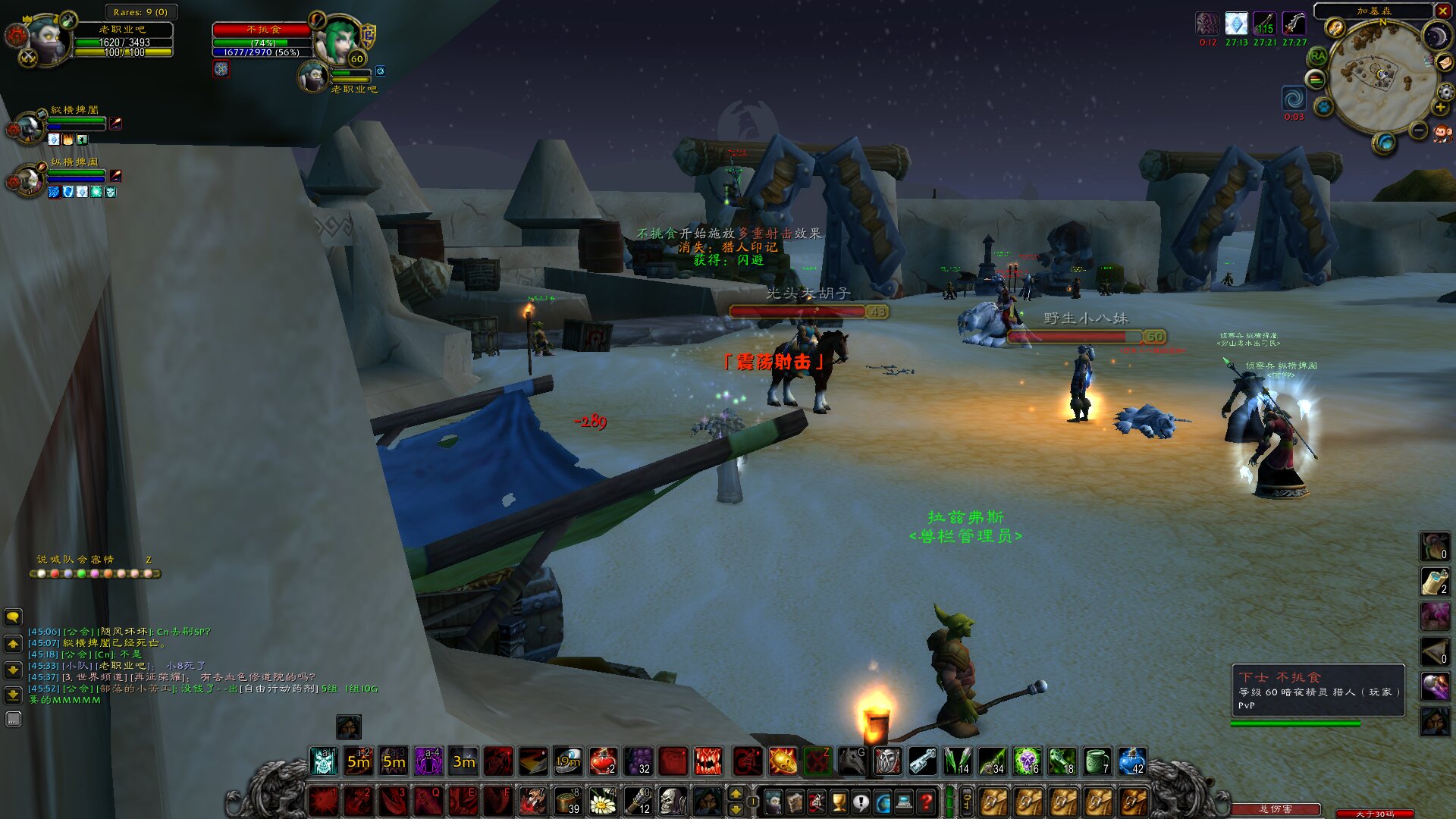Select the blue tracking paw icon on minimap
The height and width of the screenshot is (819, 1456).
(1323, 107)
